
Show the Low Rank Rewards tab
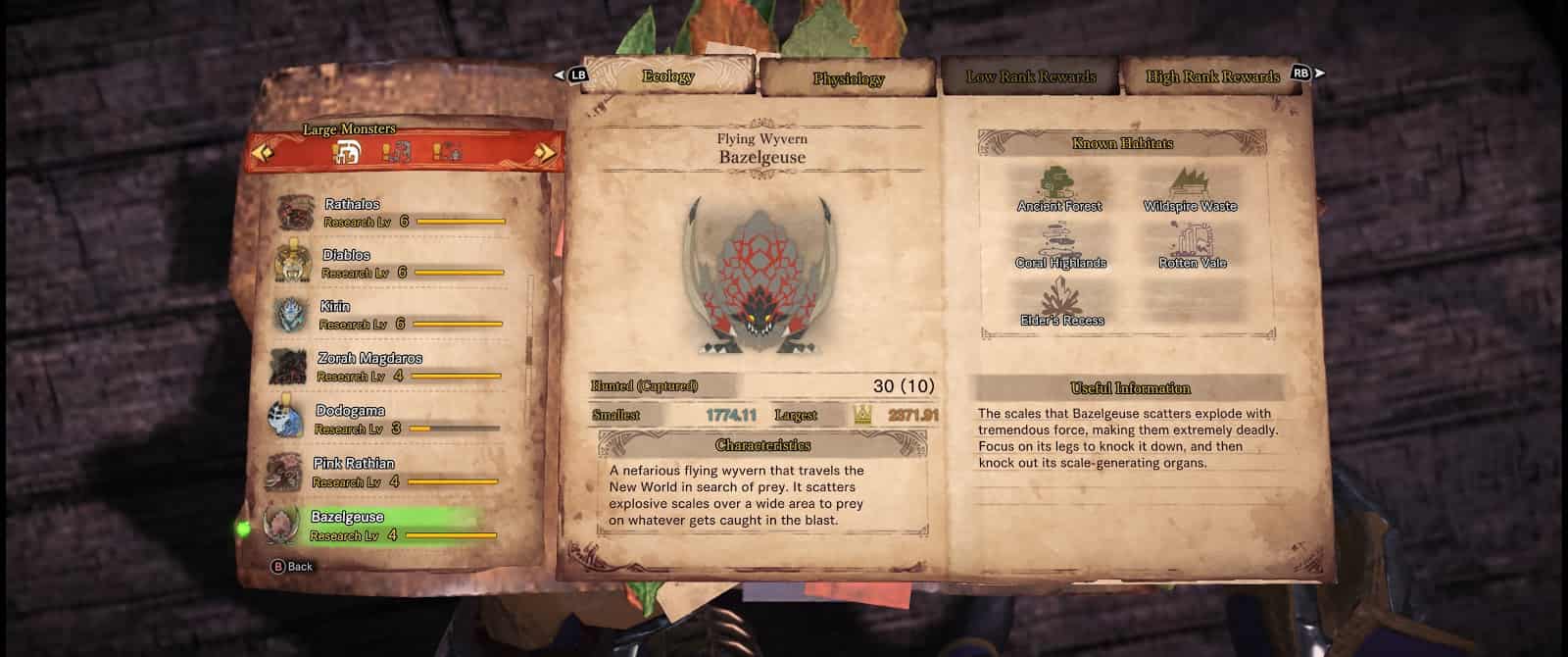pos(1030,76)
